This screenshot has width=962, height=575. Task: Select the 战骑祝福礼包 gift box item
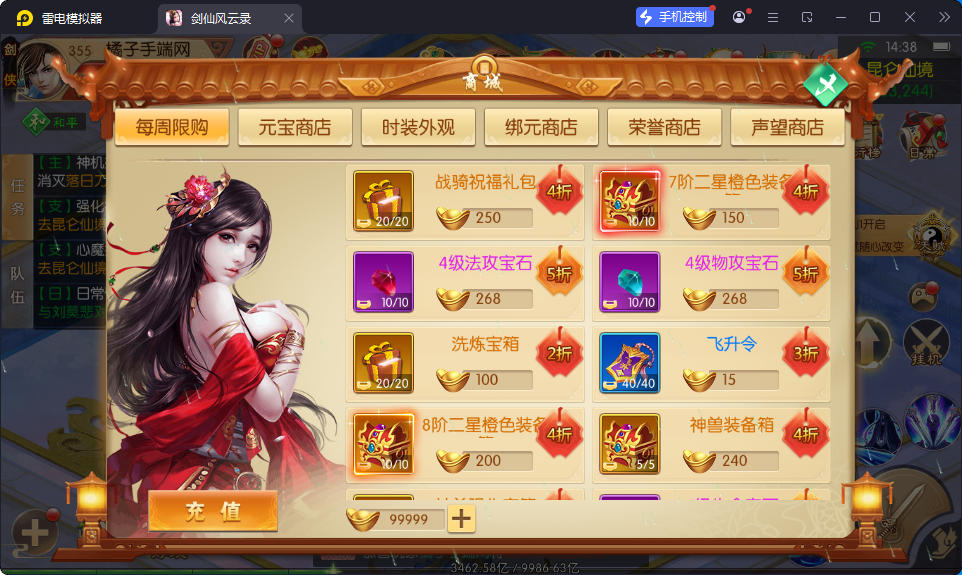coord(383,201)
